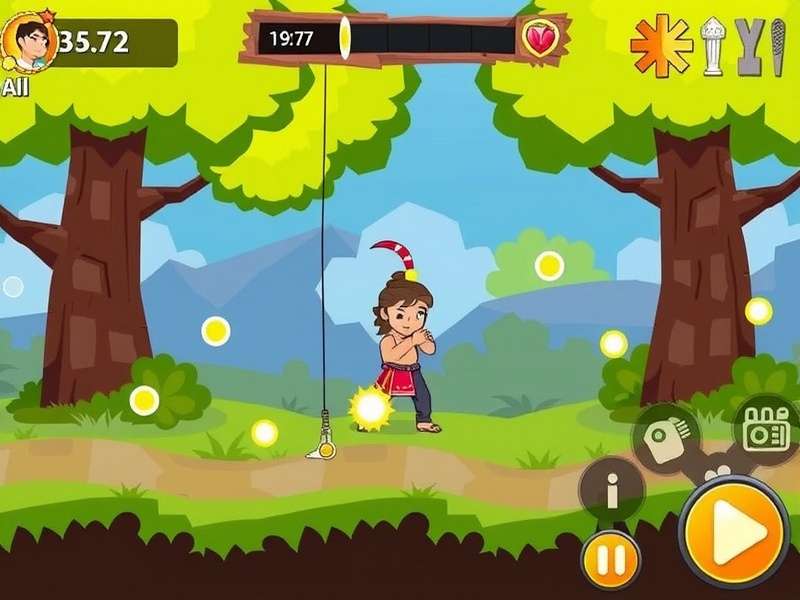800x600 pixels.
Task: Select the gray club weapon icon
Action: [x=776, y=46]
